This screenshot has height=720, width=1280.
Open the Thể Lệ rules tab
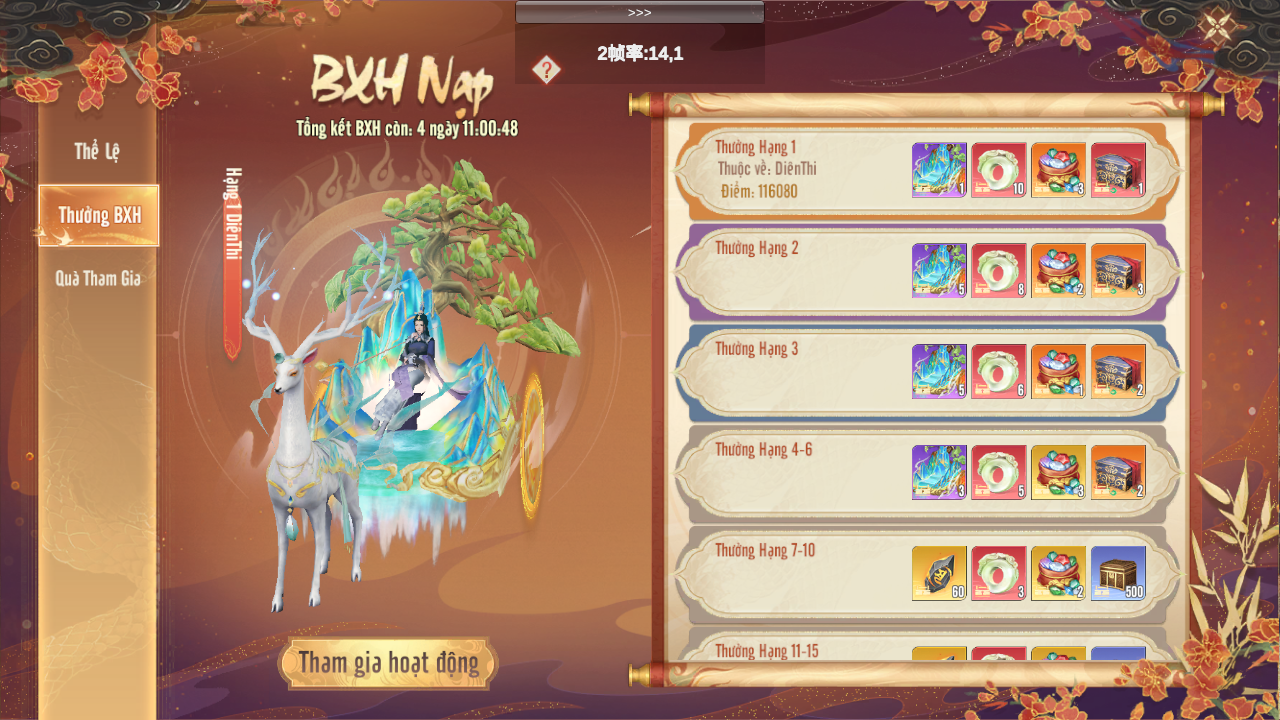click(x=97, y=152)
